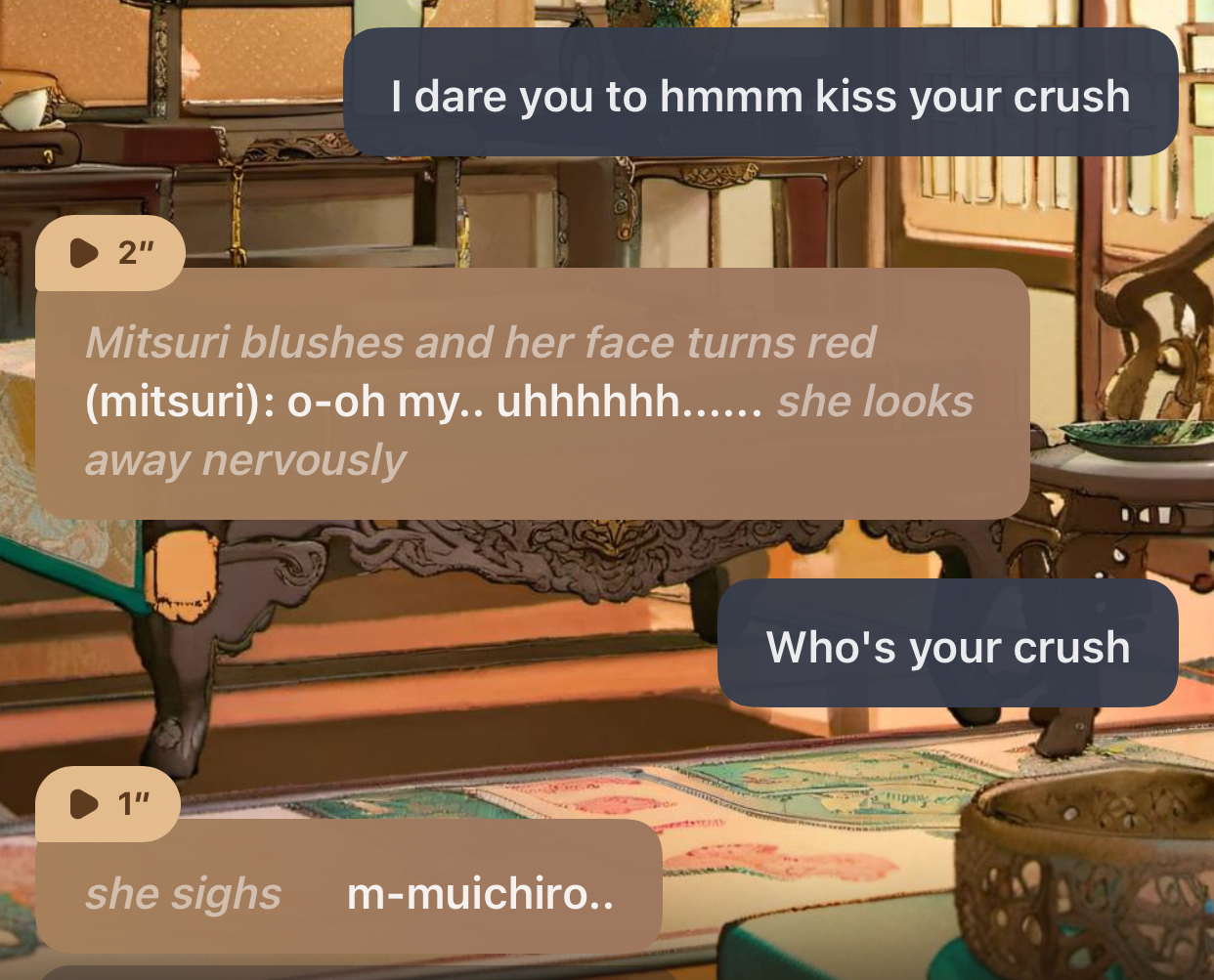
Task: Select the "I dare you" message bubble
Action: click(759, 96)
